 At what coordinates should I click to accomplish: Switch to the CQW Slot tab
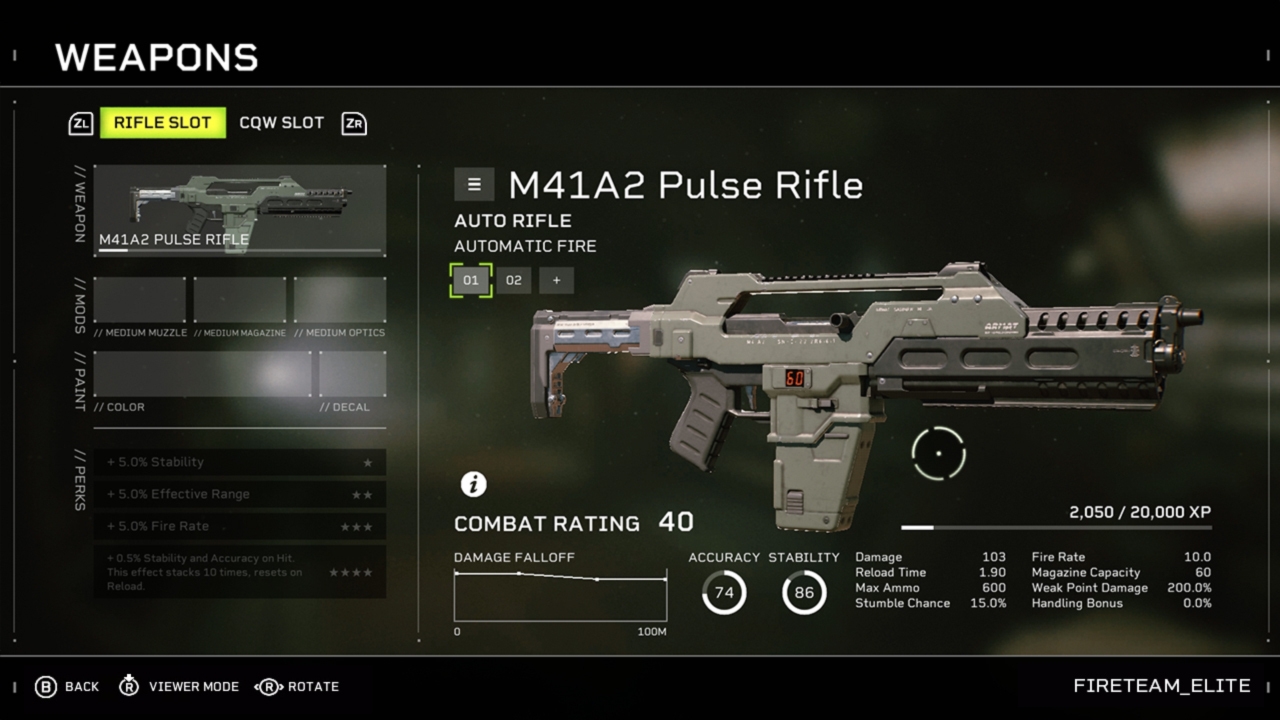[281, 123]
